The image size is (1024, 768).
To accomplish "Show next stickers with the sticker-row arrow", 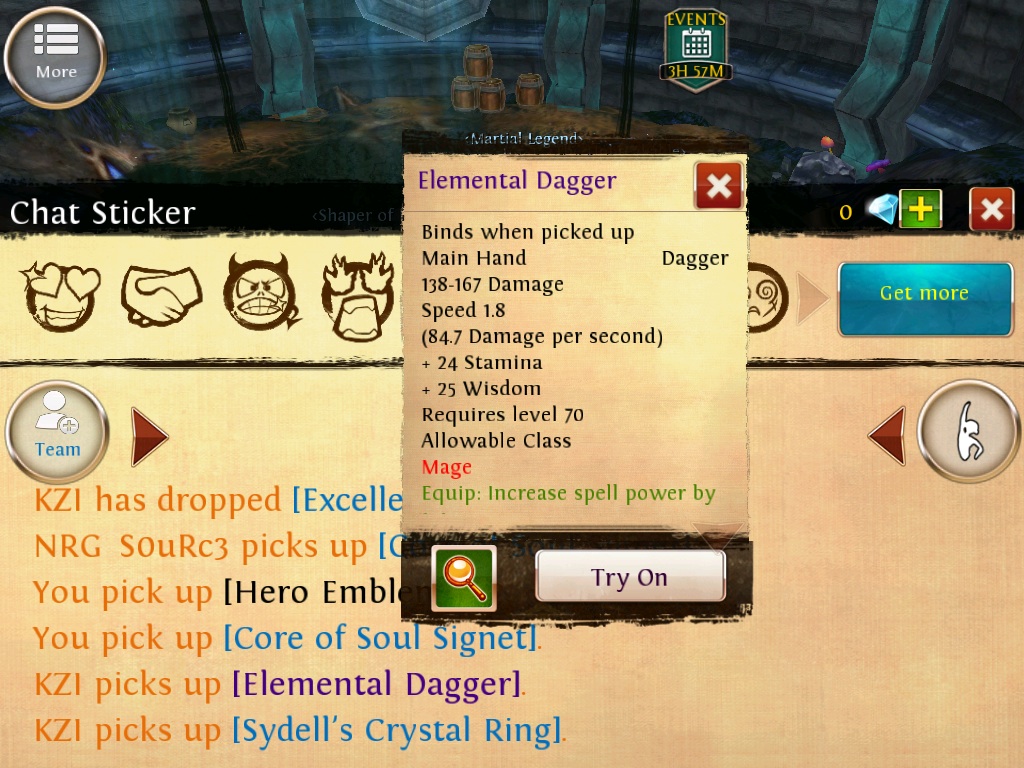I will (811, 299).
